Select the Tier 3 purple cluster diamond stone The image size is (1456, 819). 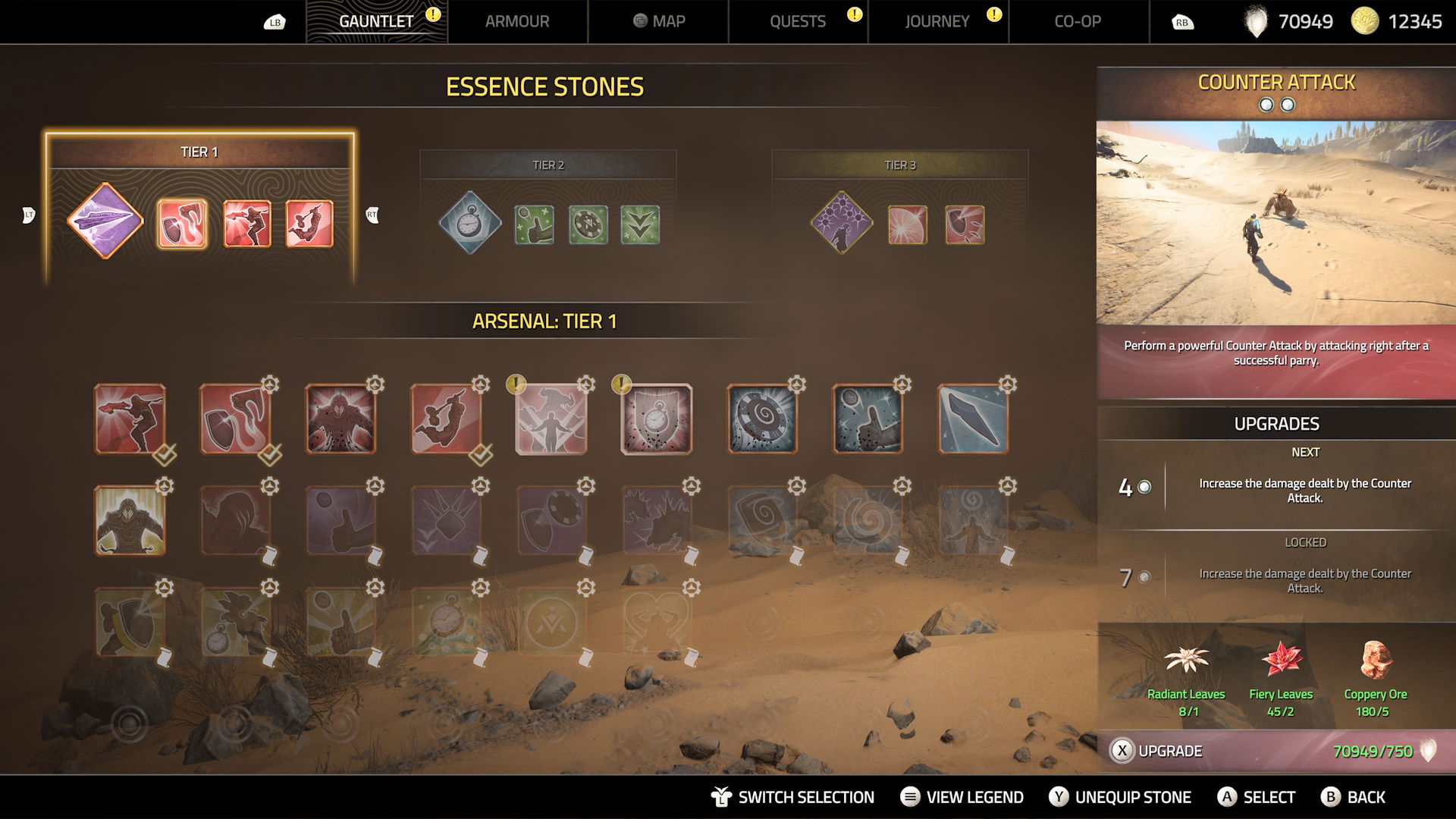tap(842, 223)
